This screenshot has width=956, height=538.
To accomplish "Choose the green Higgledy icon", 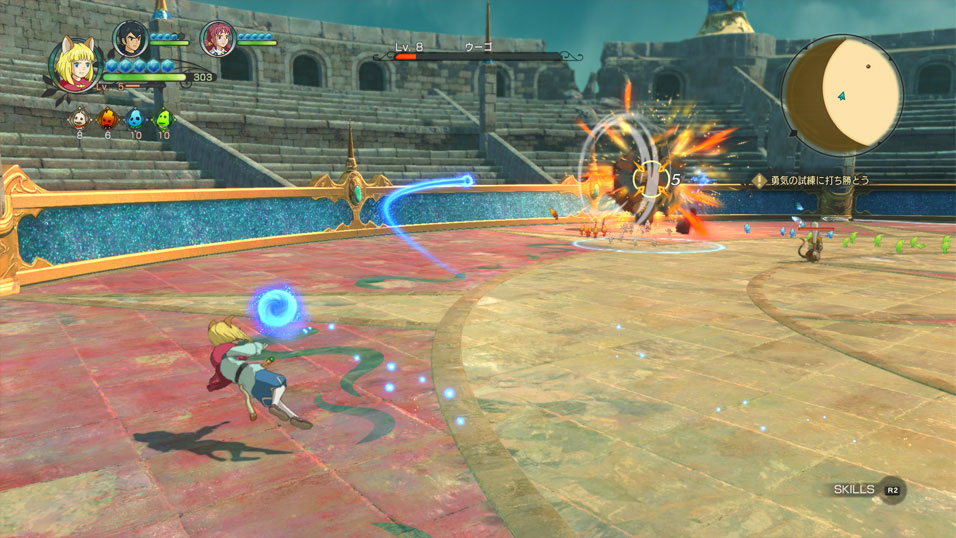I will click(x=163, y=119).
